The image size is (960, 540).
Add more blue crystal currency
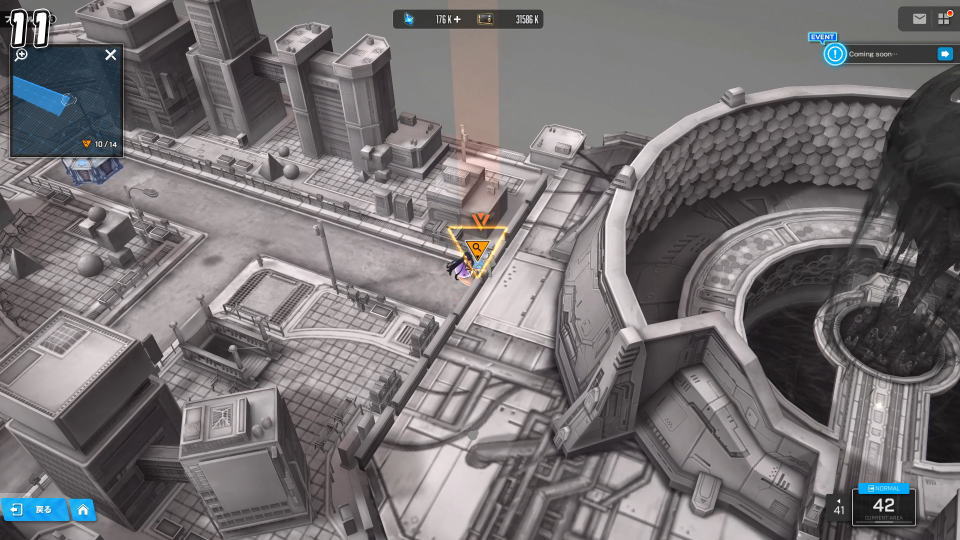458,19
